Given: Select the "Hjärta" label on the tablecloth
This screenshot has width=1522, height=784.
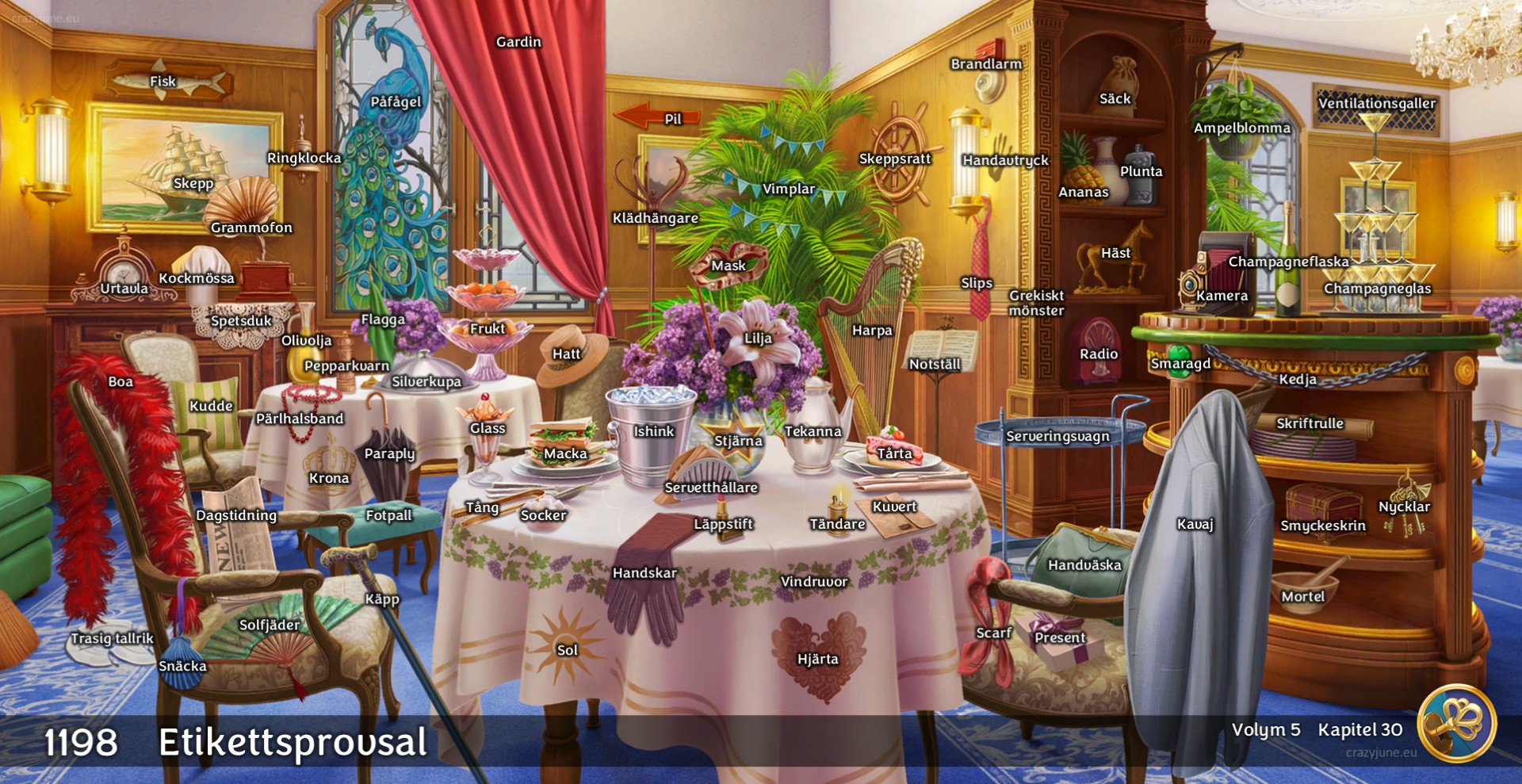Looking at the screenshot, I should click(x=817, y=659).
